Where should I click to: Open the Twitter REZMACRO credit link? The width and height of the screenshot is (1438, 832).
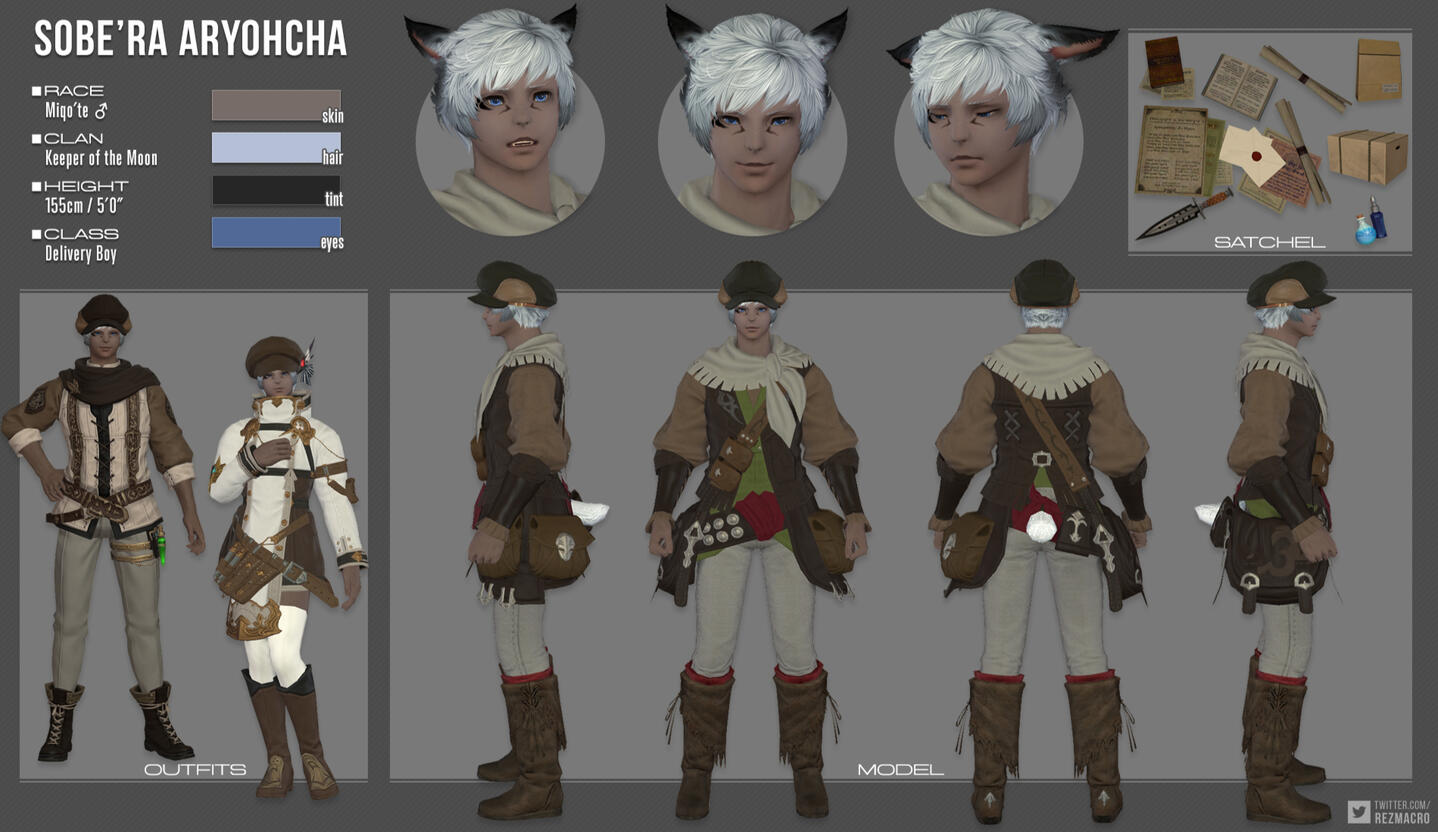click(x=1390, y=811)
